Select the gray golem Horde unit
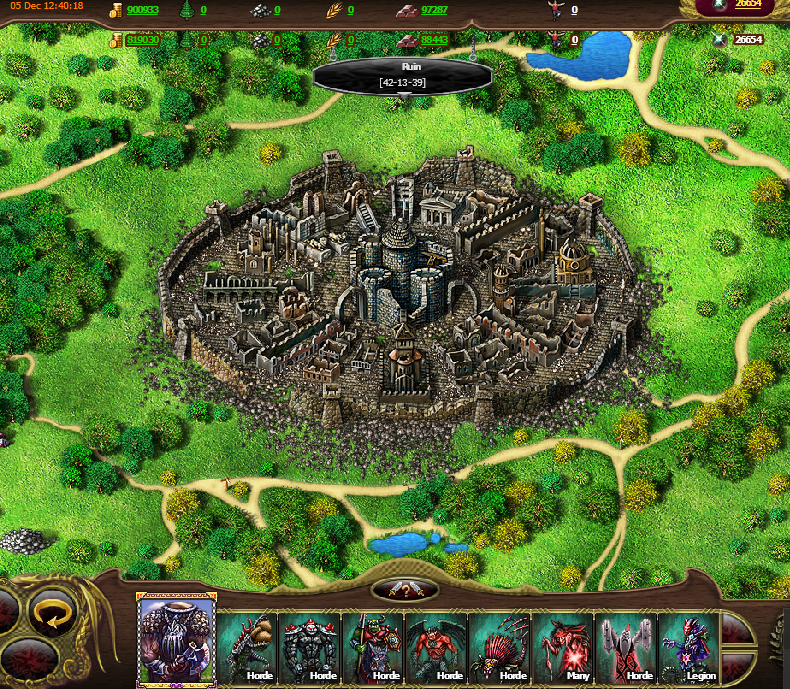790x689 pixels. pyautogui.click(x=311, y=646)
